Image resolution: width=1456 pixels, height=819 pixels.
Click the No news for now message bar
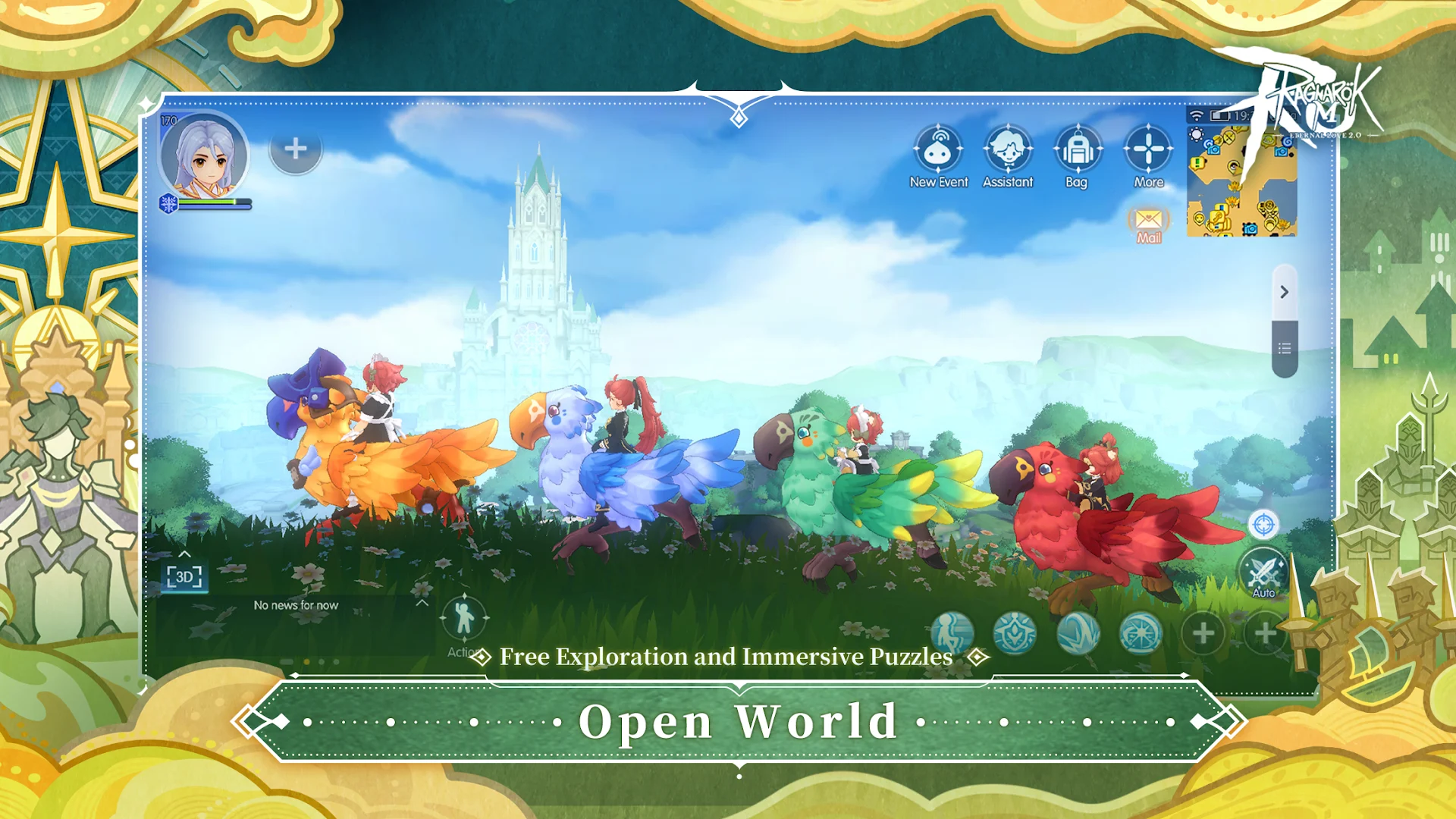pos(297,606)
